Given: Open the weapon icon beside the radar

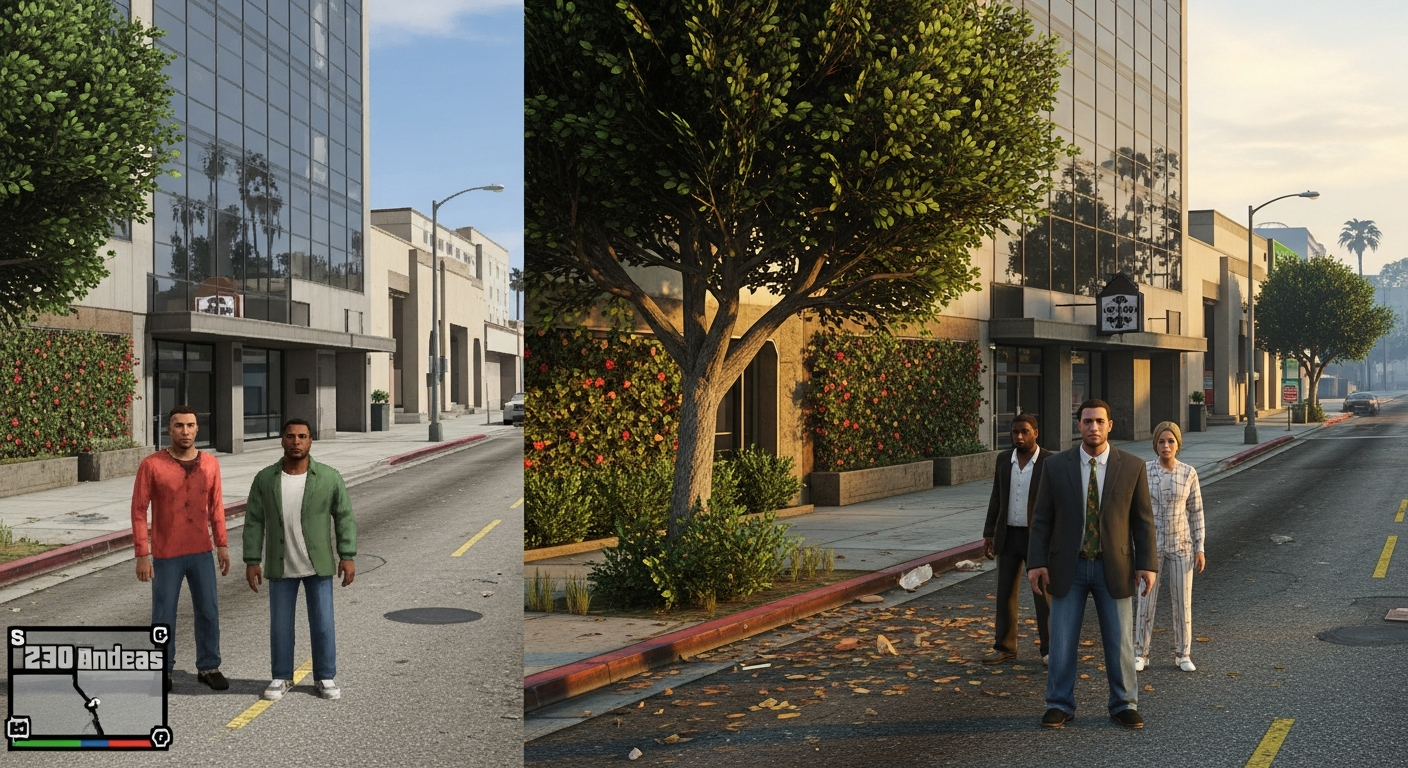Looking at the screenshot, I should point(18,727).
